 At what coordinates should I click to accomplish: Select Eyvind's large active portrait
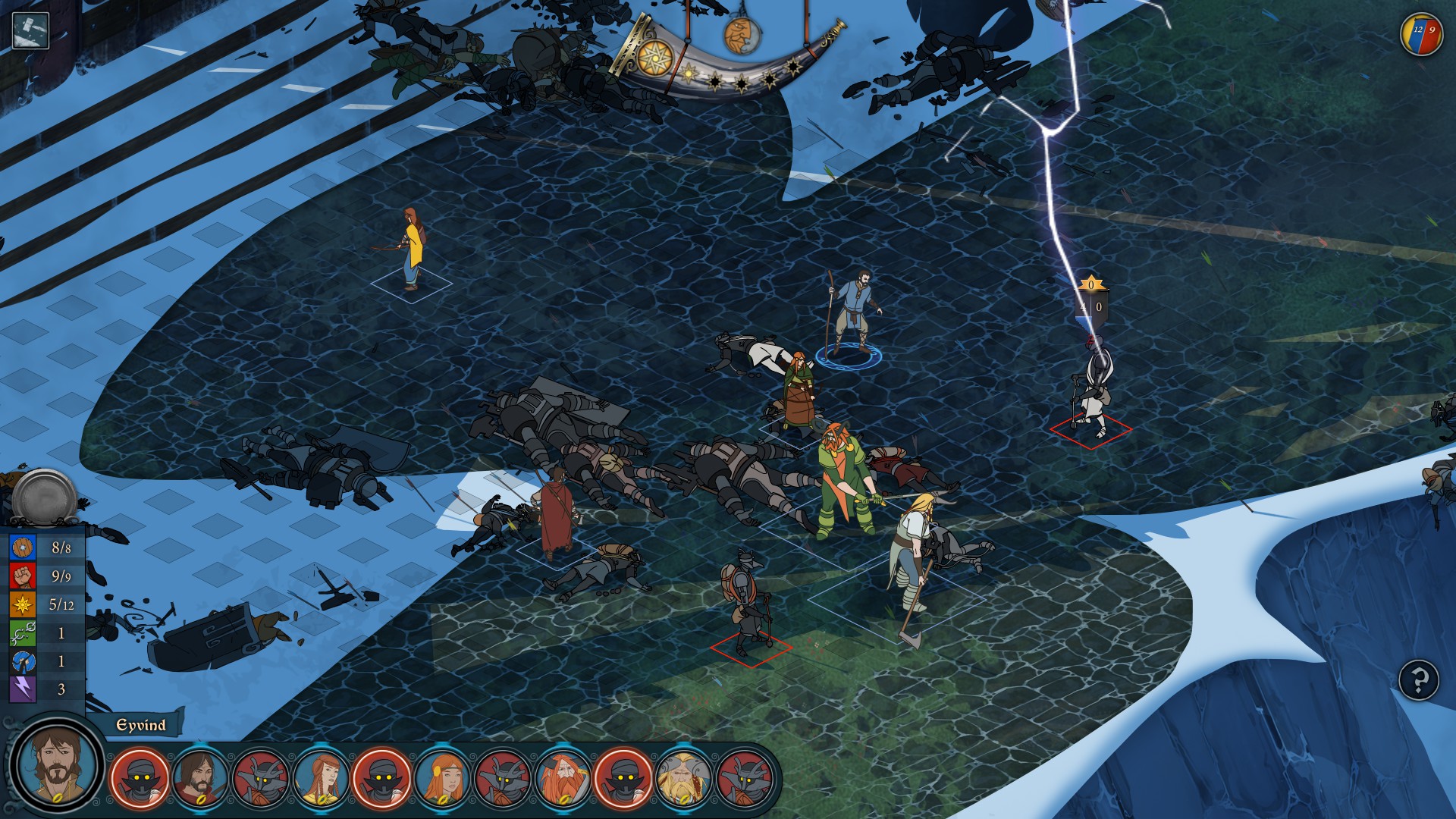57,764
